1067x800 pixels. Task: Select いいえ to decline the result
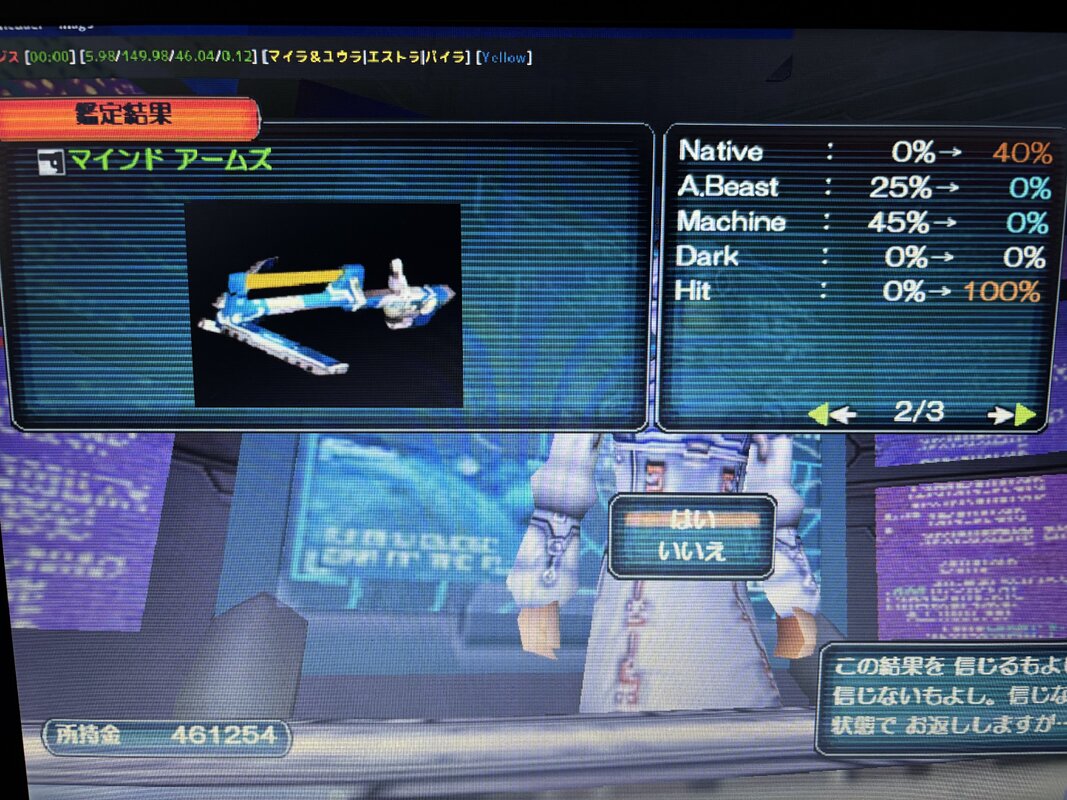click(692, 549)
